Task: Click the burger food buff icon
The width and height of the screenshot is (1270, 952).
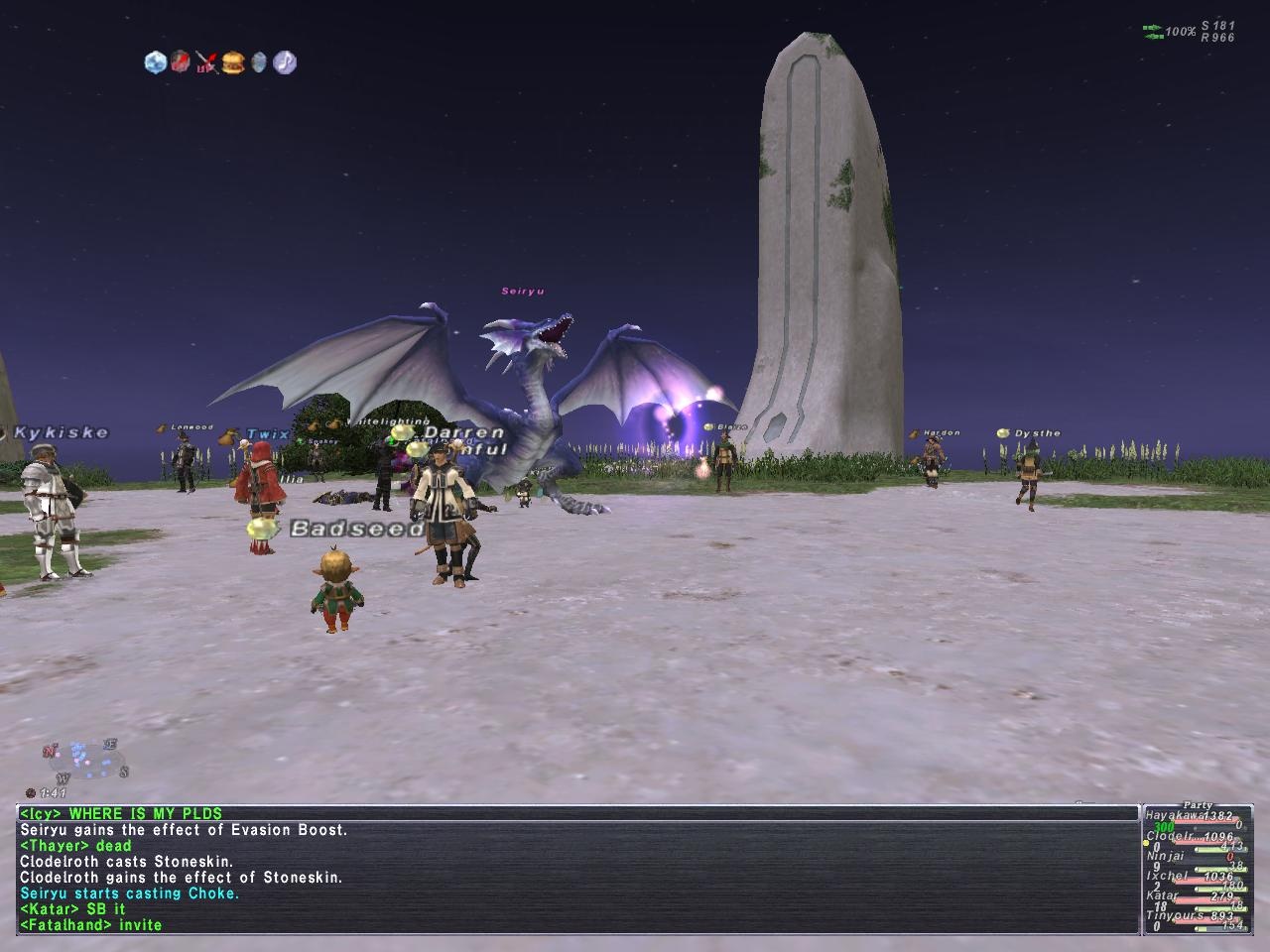Action: coord(233,62)
